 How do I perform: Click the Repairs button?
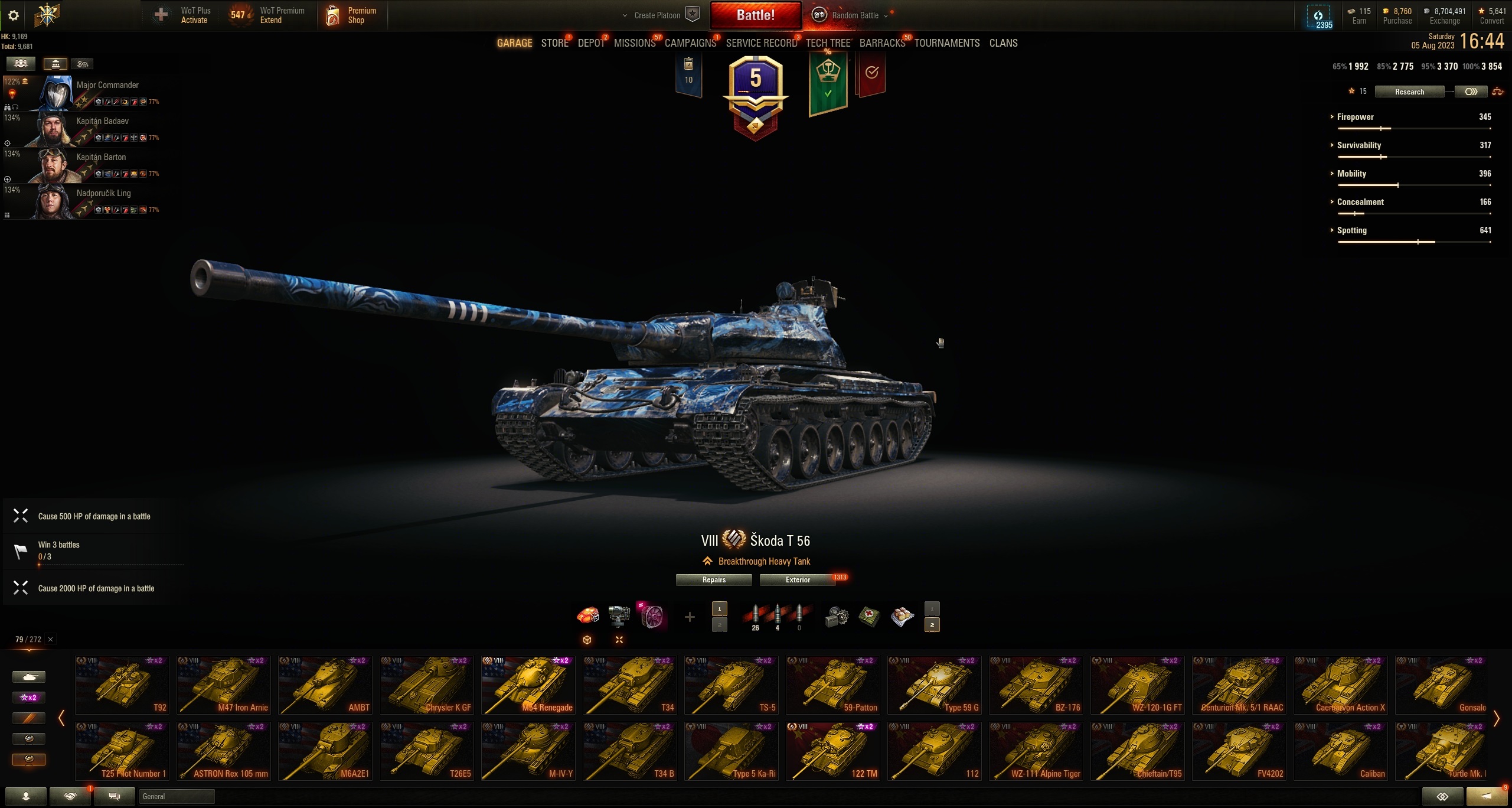714,580
